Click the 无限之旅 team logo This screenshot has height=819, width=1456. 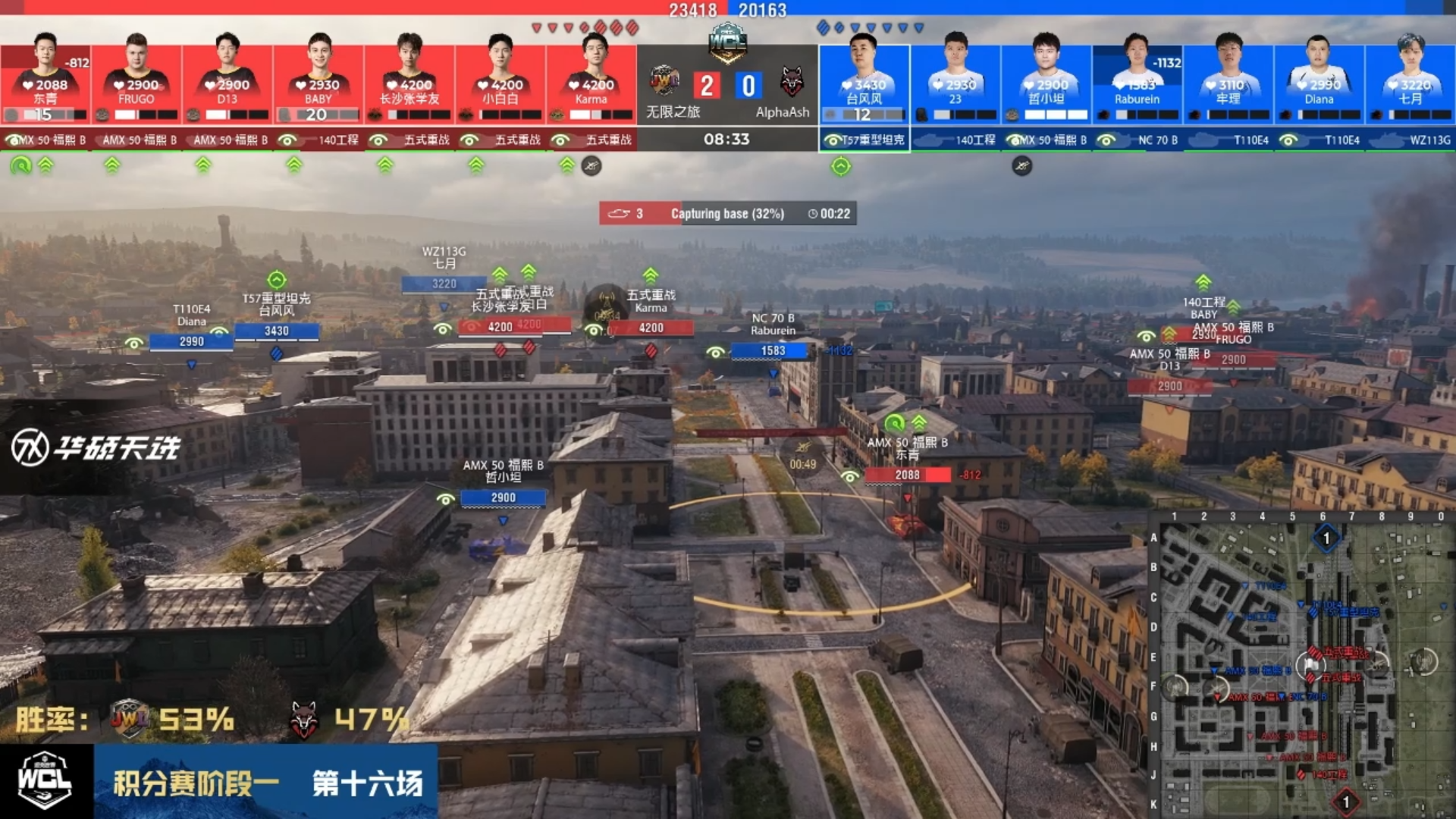point(664,80)
